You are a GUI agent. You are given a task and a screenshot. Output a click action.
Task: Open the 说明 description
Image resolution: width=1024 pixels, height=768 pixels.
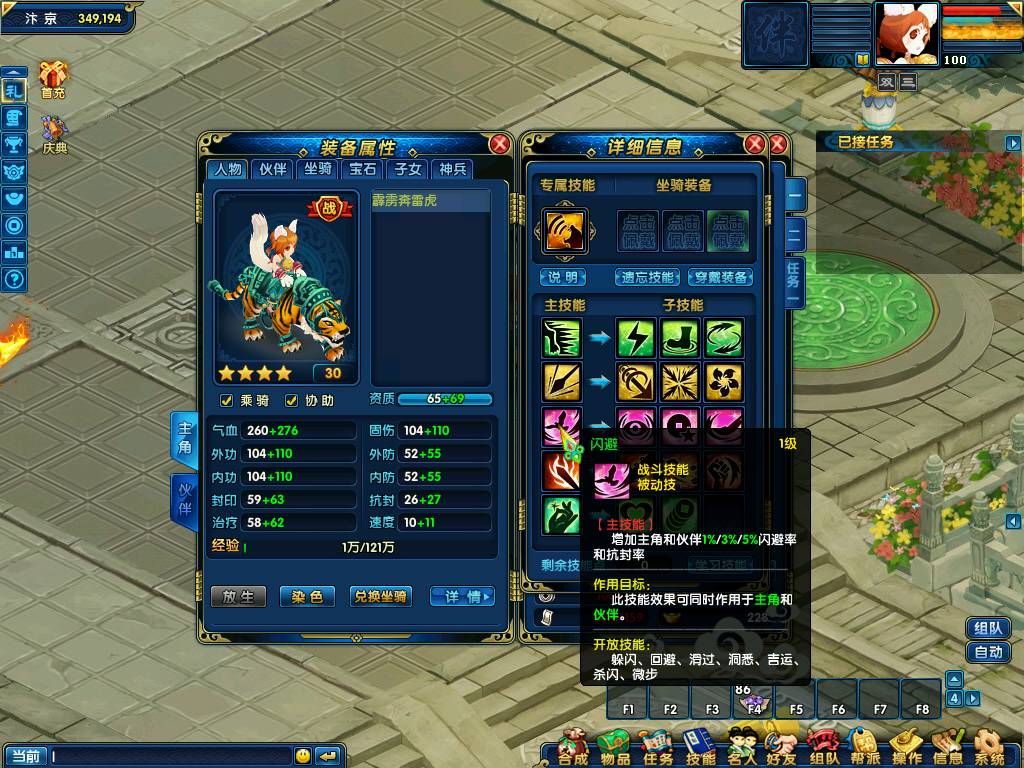[x=563, y=278]
